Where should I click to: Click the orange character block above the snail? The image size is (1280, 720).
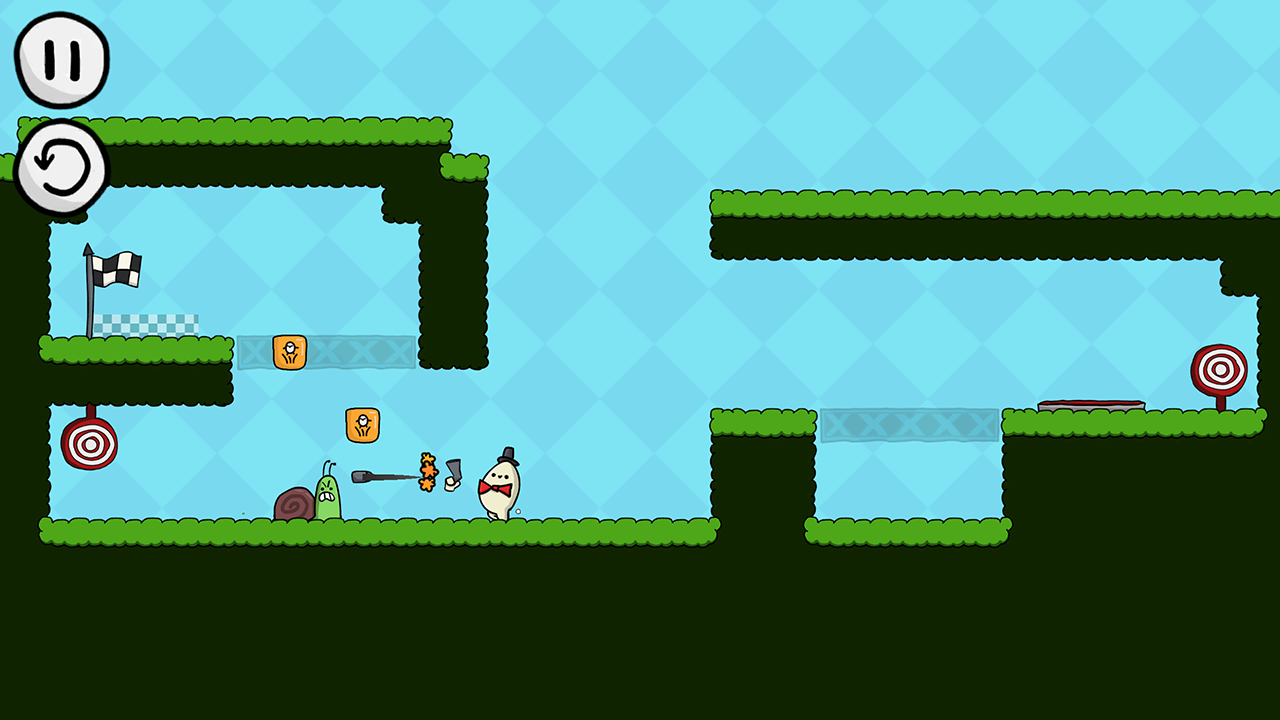click(x=362, y=423)
